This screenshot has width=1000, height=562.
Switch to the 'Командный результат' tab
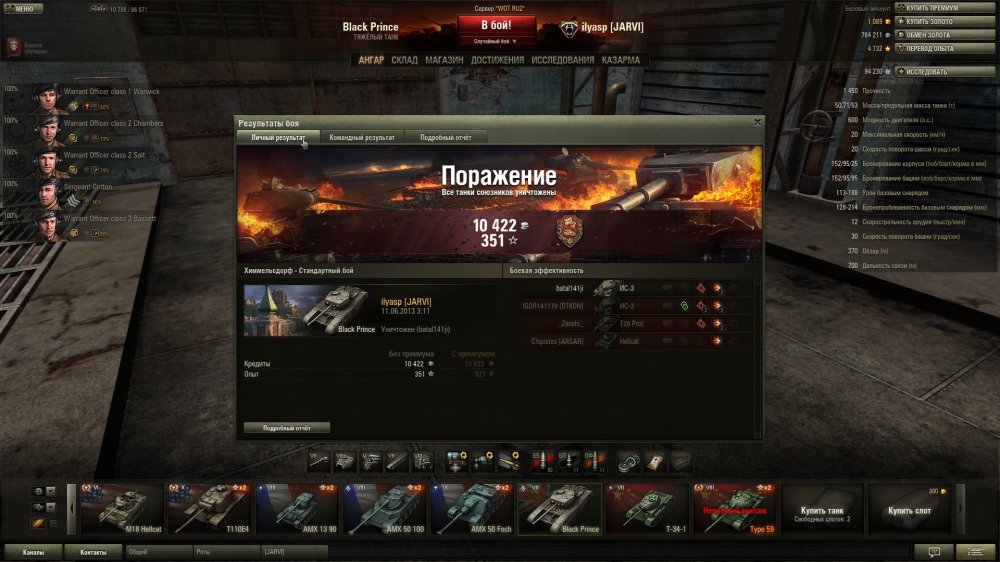point(362,137)
